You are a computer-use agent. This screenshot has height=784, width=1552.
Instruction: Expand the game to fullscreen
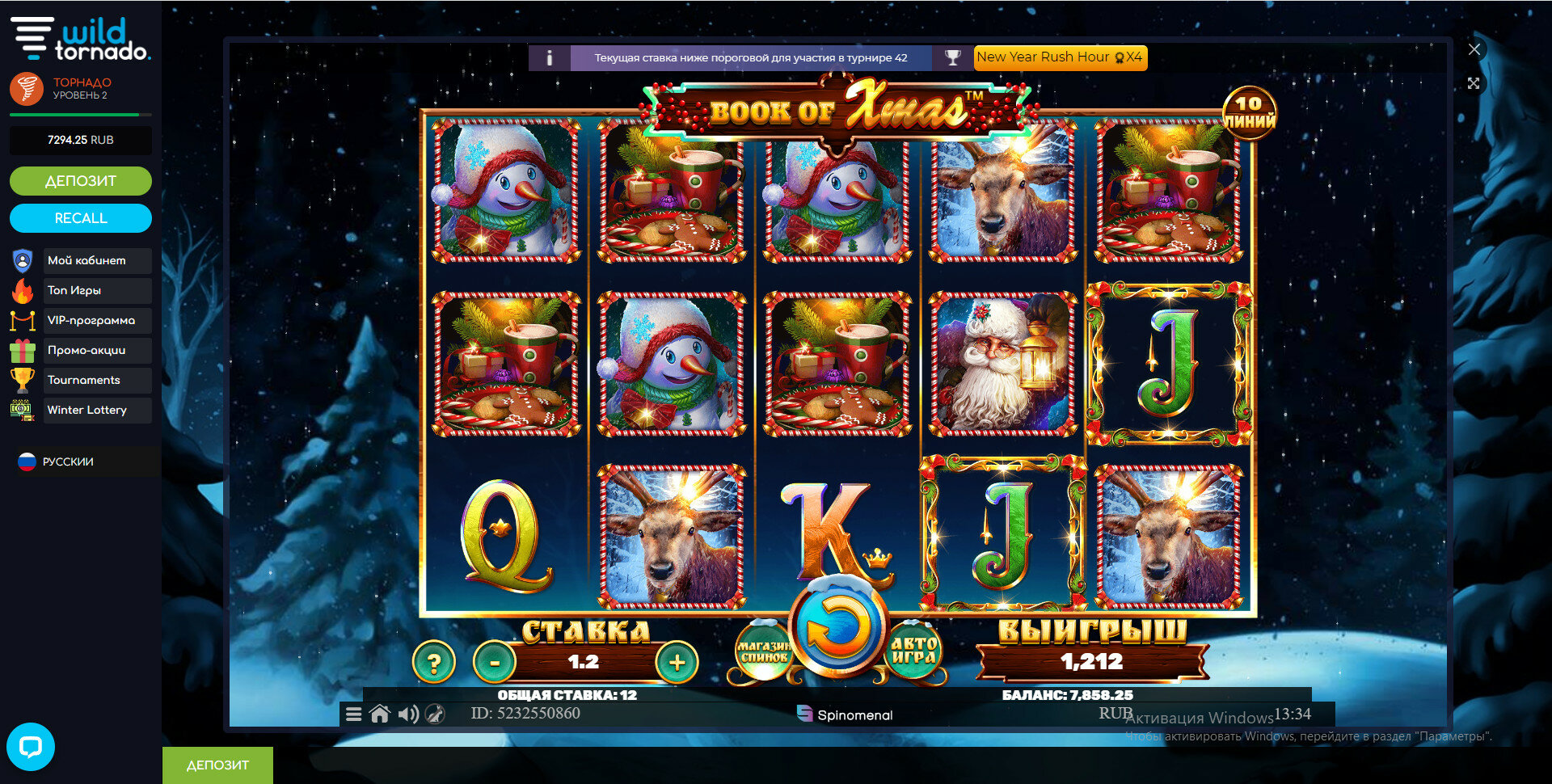click(x=1474, y=83)
